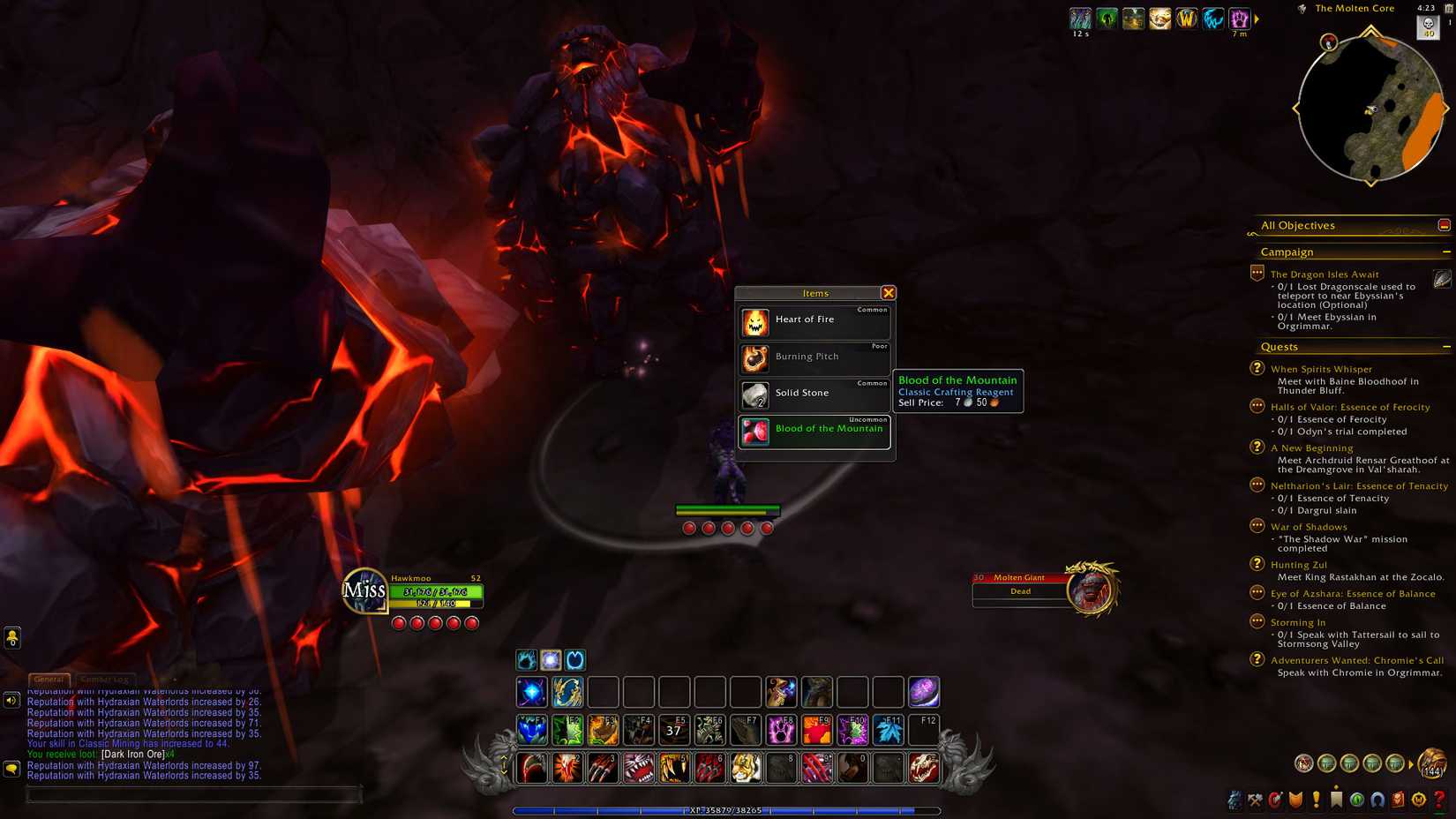
Task: Expand the buff bar via yellow arrow
Action: click(x=1257, y=17)
